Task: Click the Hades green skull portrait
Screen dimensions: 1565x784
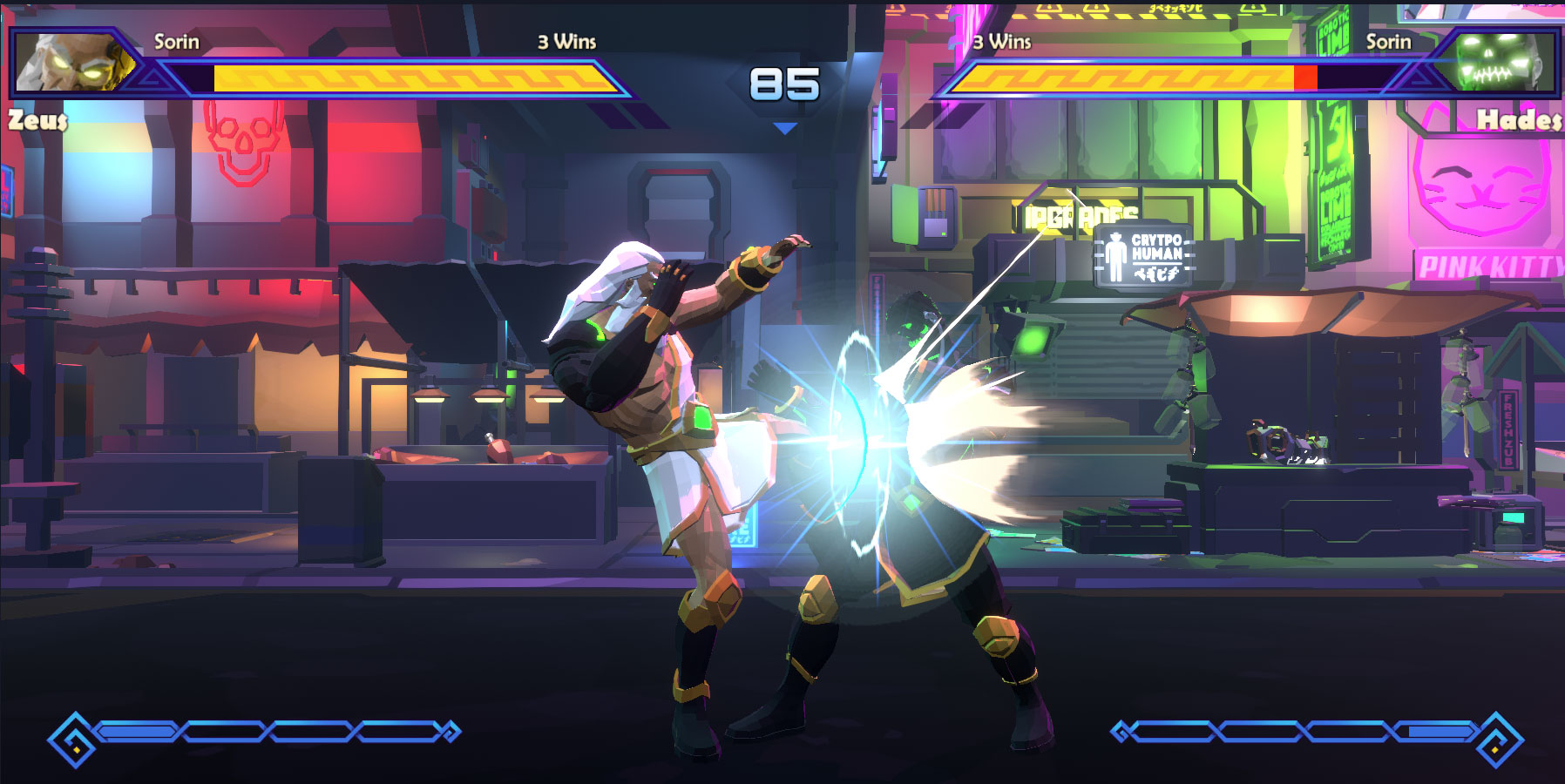Action: tap(1497, 62)
